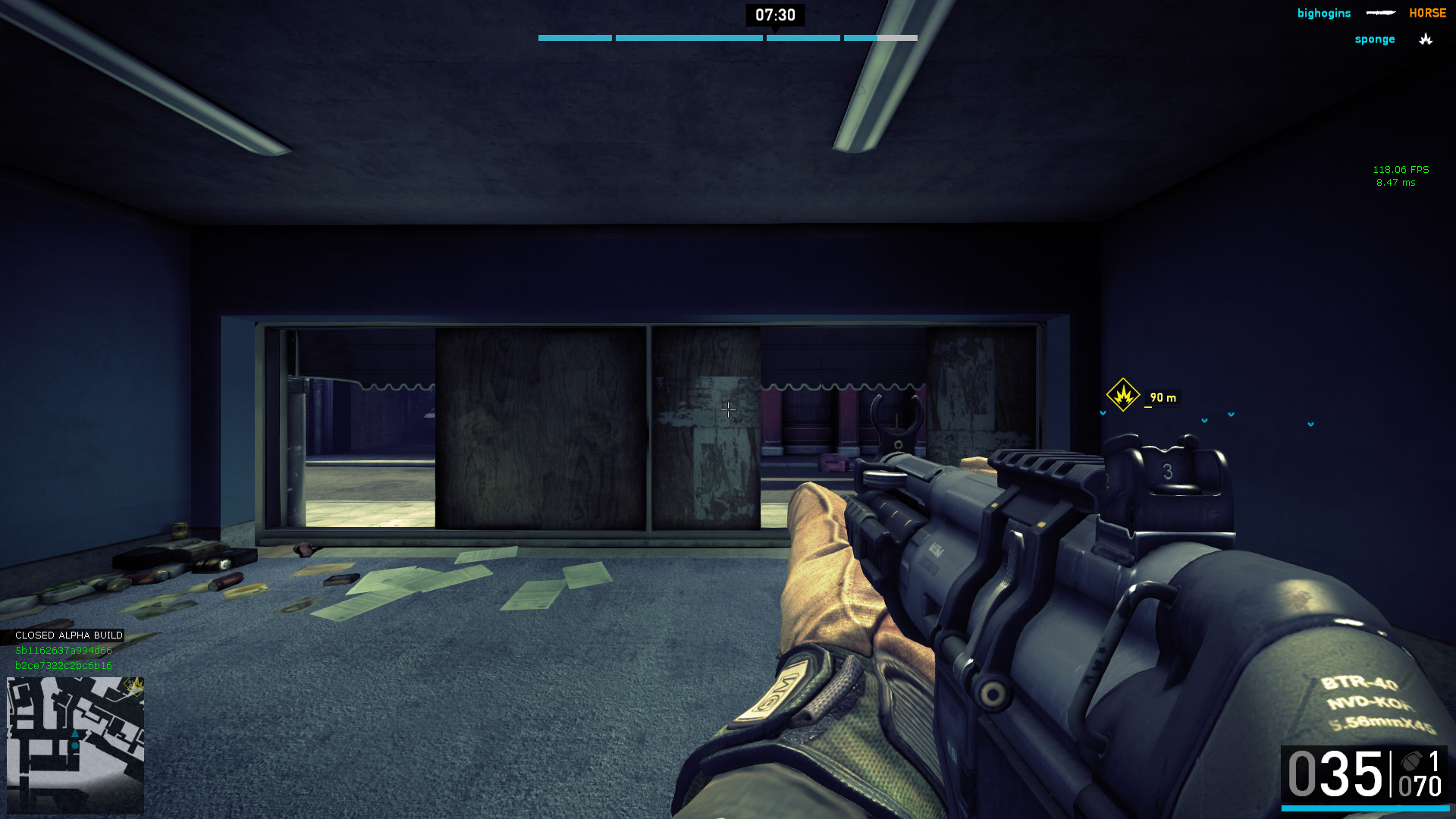Select the bighogins kill feed entry
Image resolution: width=1456 pixels, height=819 pixels.
(1323, 14)
